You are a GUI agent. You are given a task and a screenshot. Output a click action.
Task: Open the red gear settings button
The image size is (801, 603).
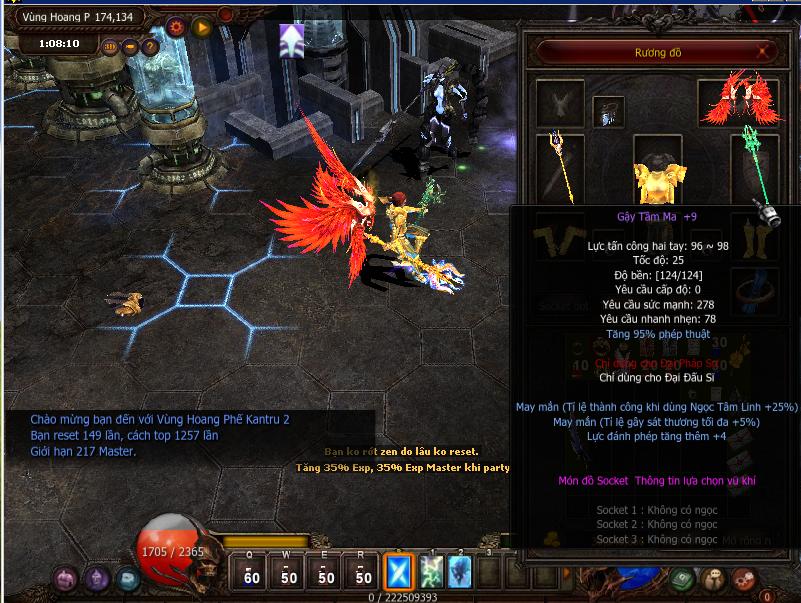(177, 26)
